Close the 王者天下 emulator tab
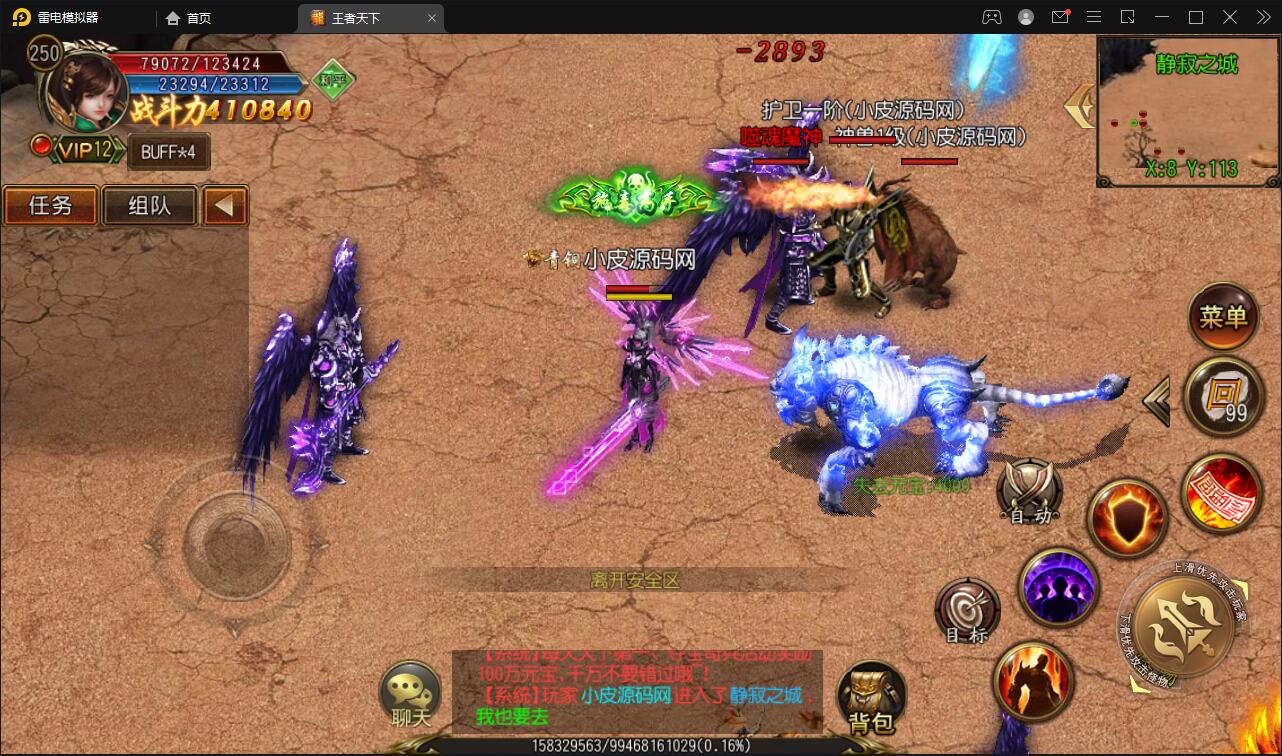The height and width of the screenshot is (756, 1282). 432,18
